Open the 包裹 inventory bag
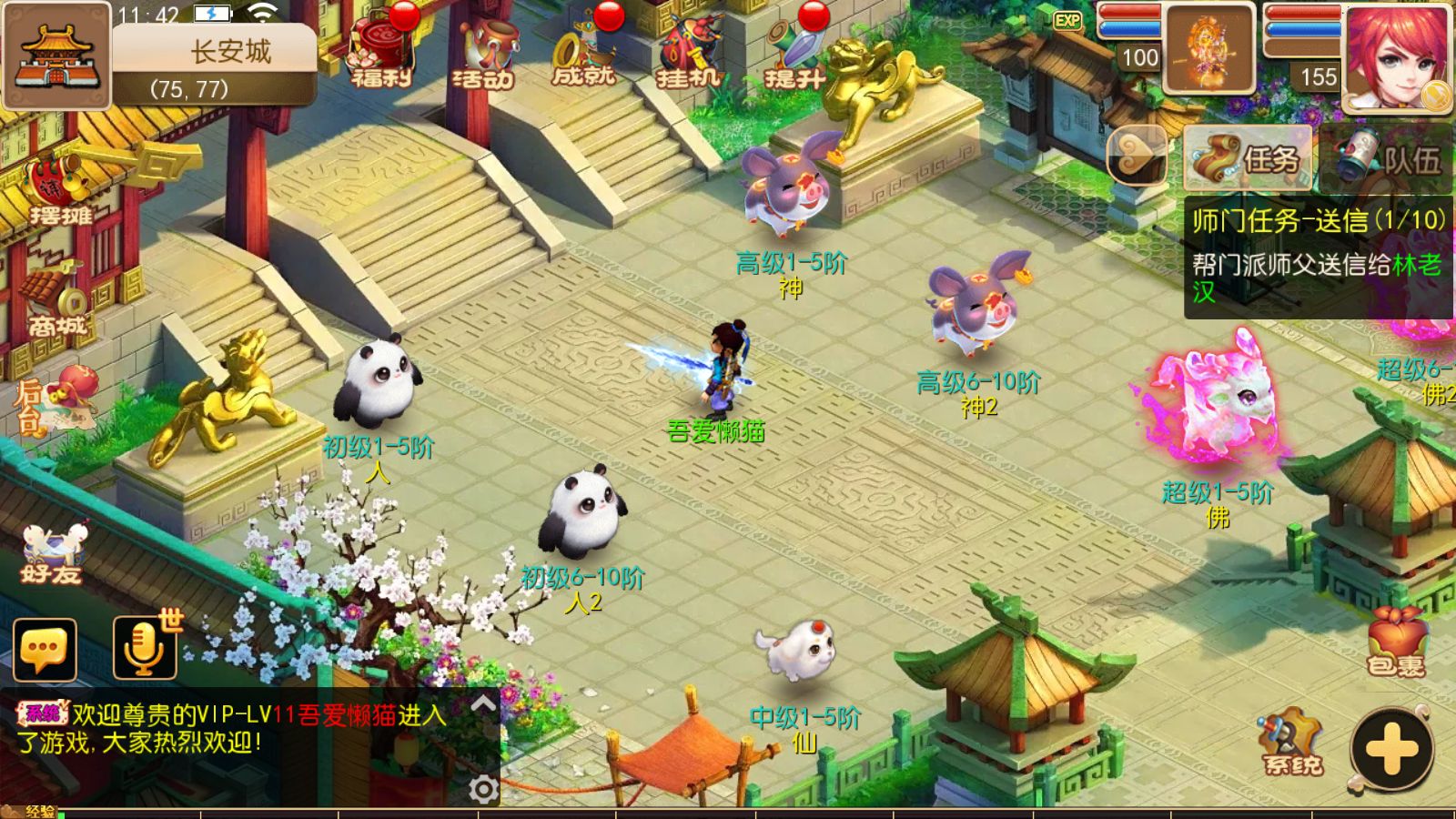This screenshot has height=819, width=1456. point(1396,642)
